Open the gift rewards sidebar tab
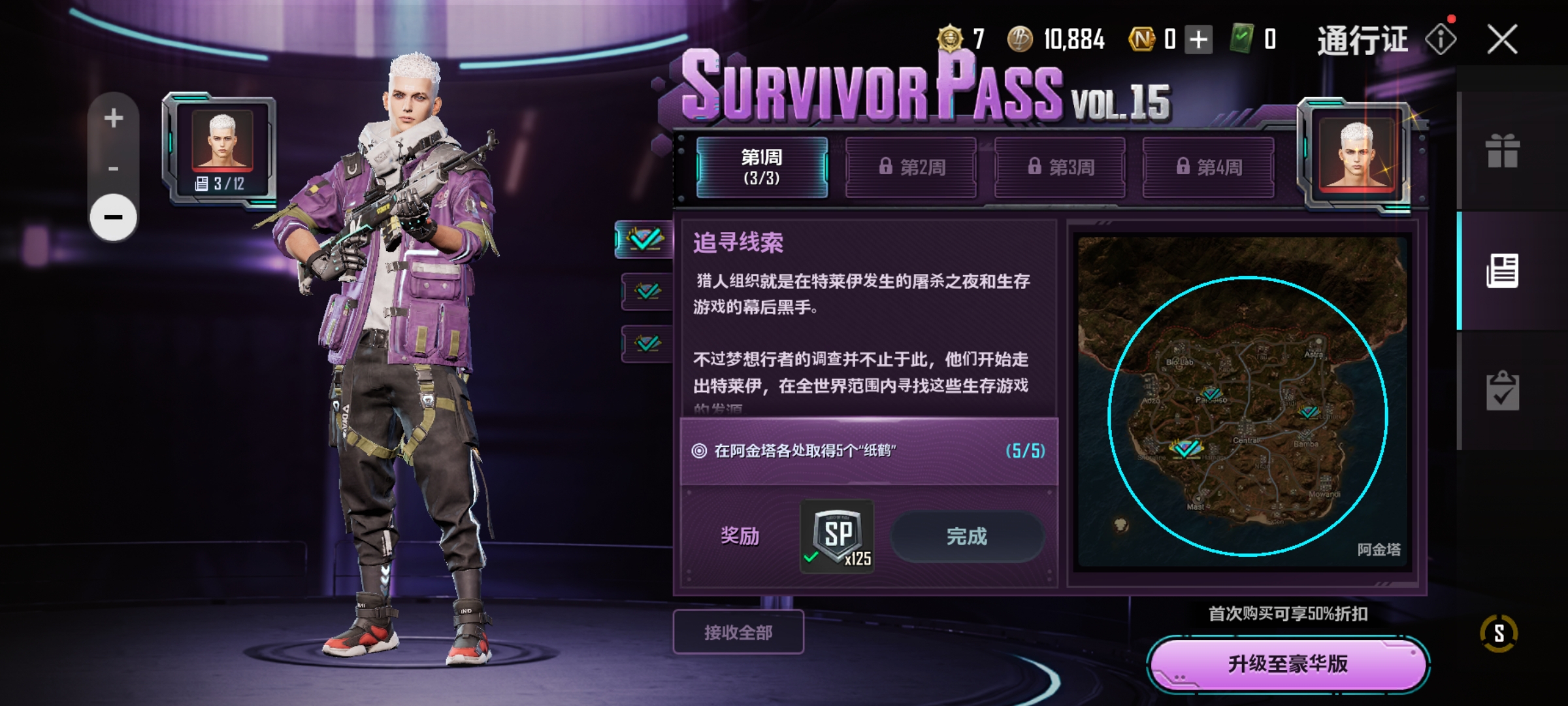Image resolution: width=1568 pixels, height=706 pixels. point(1502,152)
